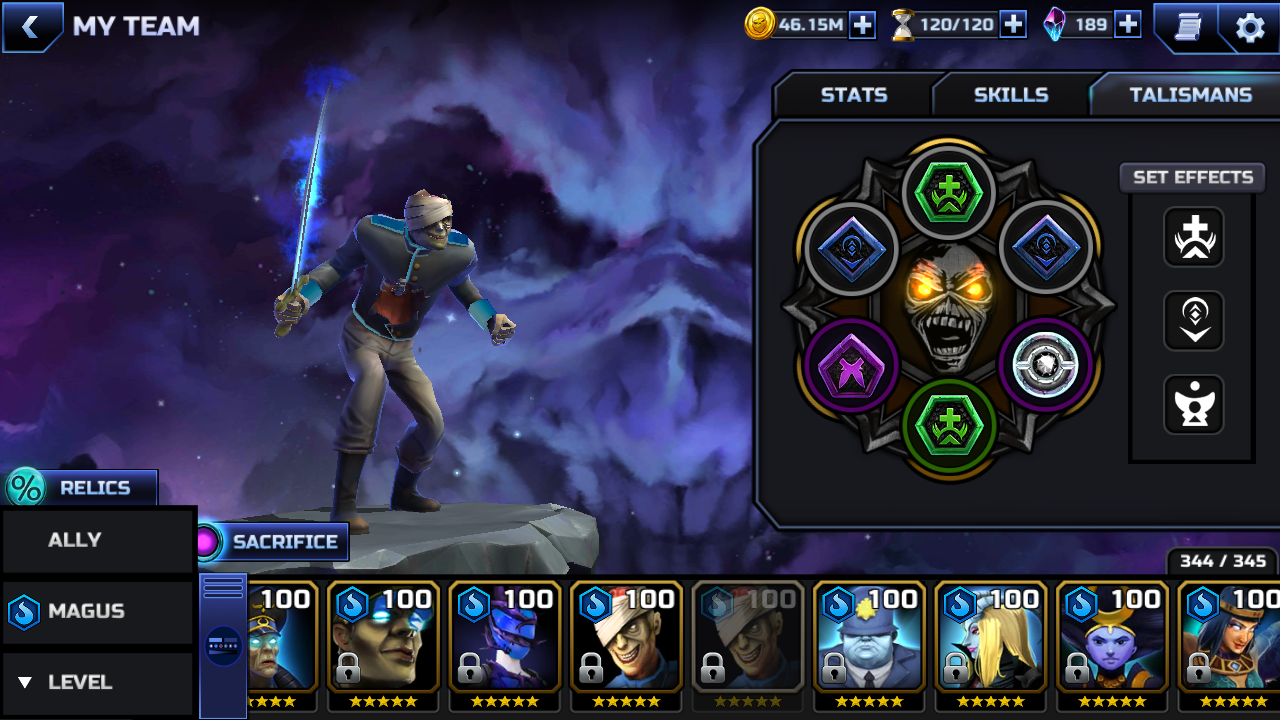Image resolution: width=1280 pixels, height=720 pixels.
Task: Open the Level sort dropdown
Action: click(x=98, y=683)
